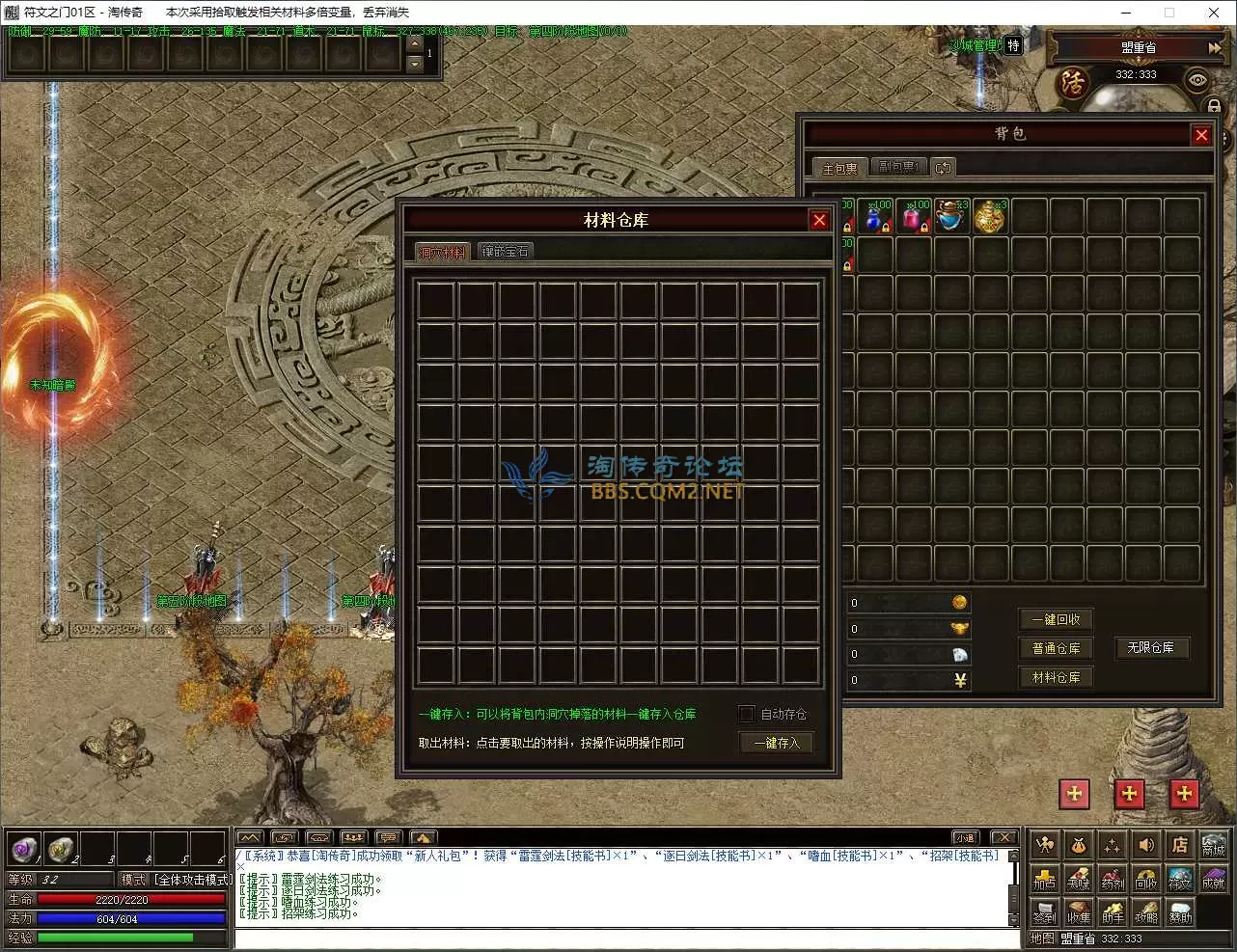Select the blue potion x100 slot
The image size is (1237, 952).
pos(875,217)
